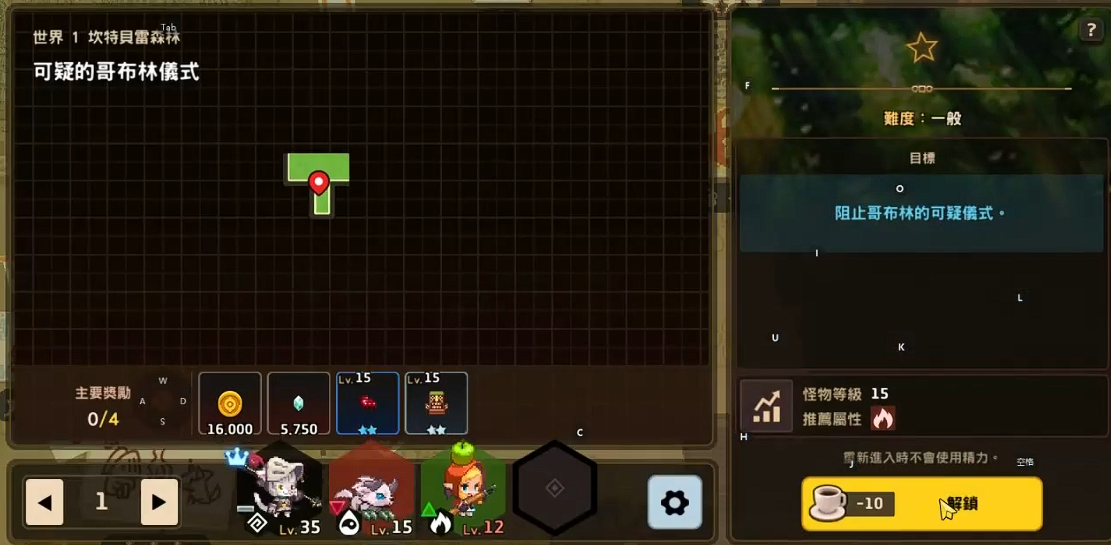1111x545 pixels.
Task: Select the Lv.15 white wolf hero
Action: tap(372, 490)
